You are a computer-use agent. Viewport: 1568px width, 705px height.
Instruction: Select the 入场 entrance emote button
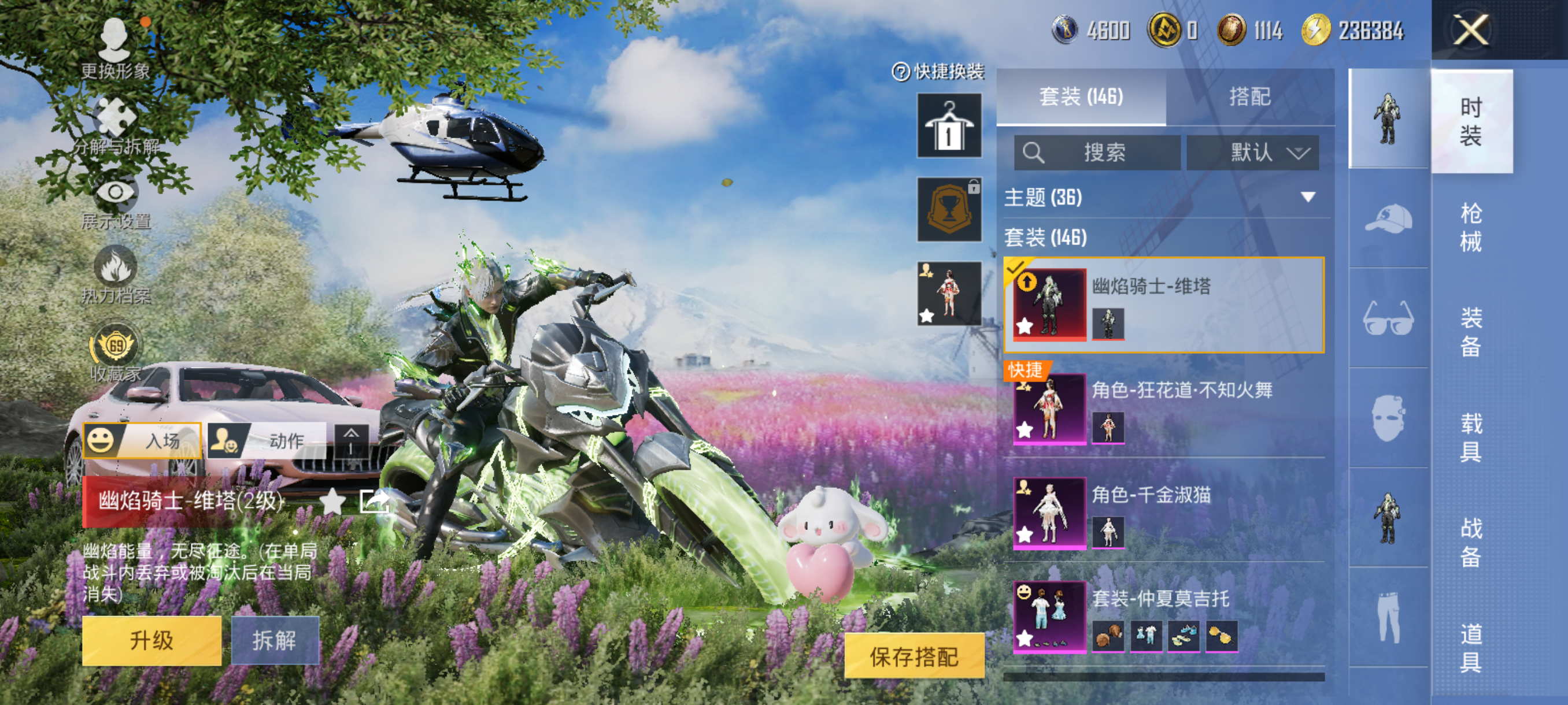click(143, 440)
